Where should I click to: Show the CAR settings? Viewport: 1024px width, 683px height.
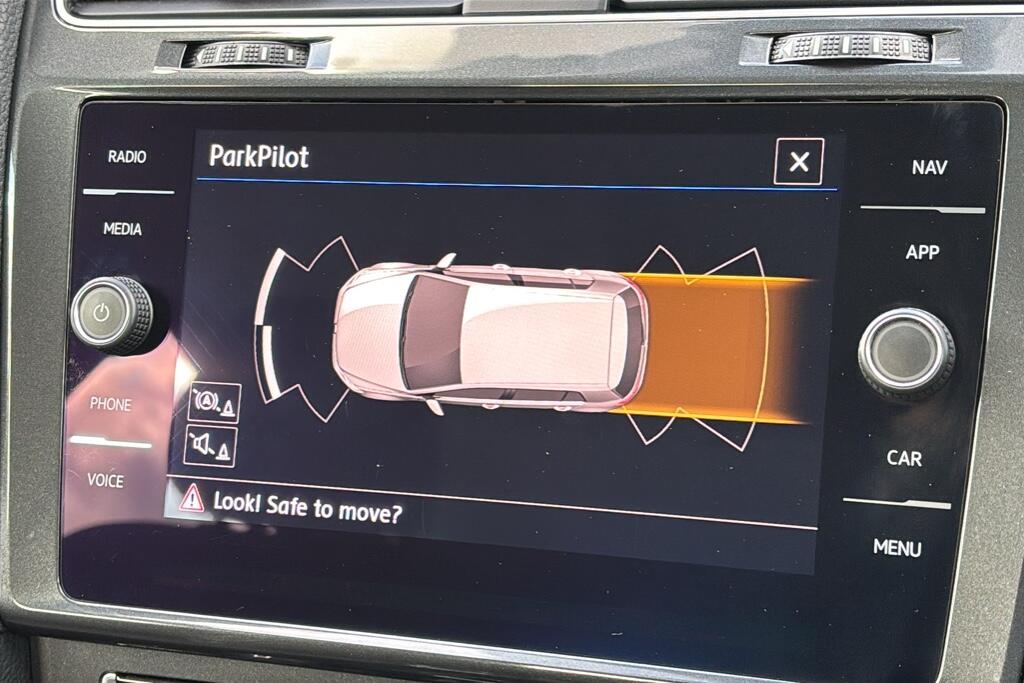[x=904, y=458]
